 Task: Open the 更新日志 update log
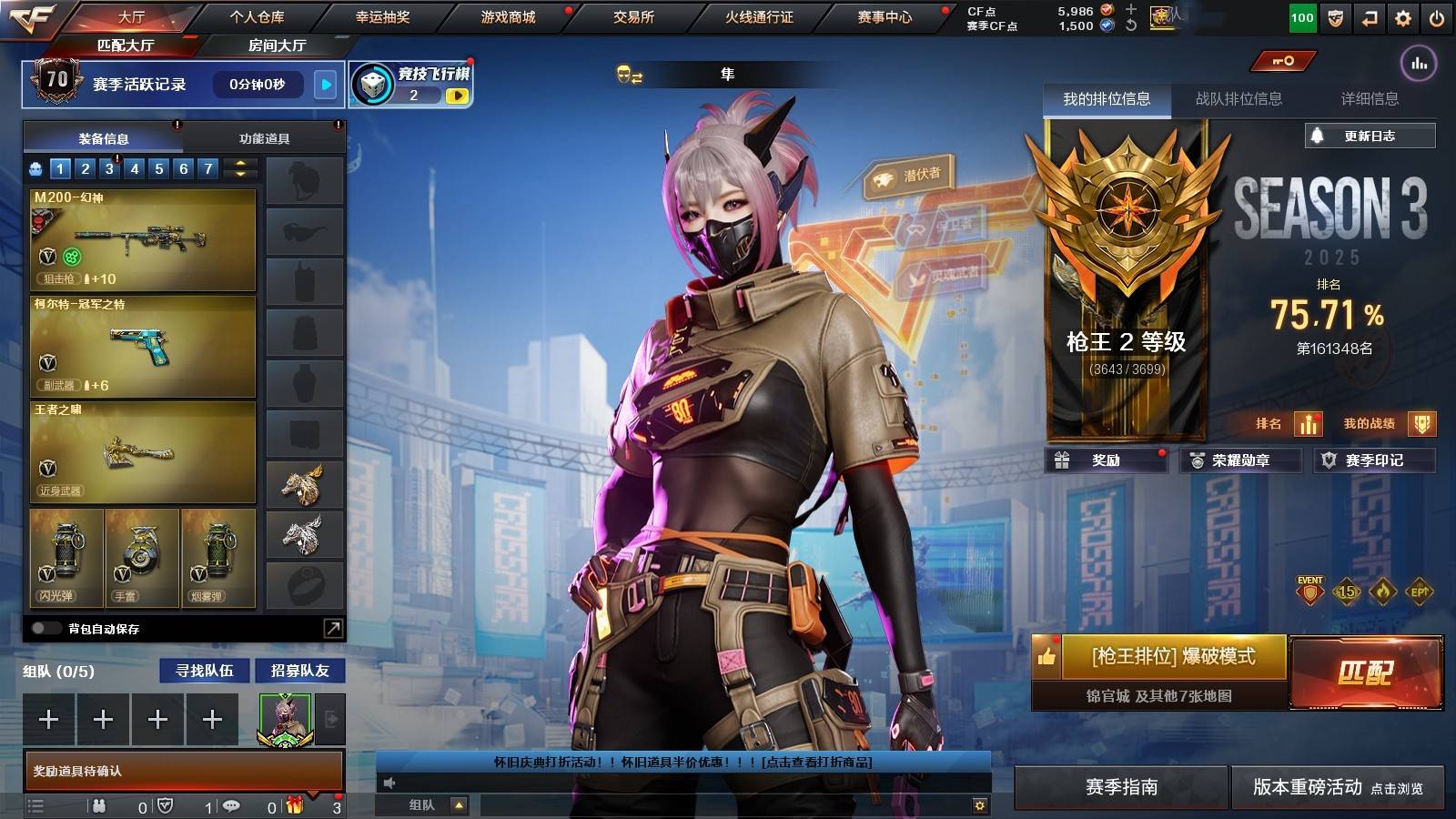pos(1369,135)
